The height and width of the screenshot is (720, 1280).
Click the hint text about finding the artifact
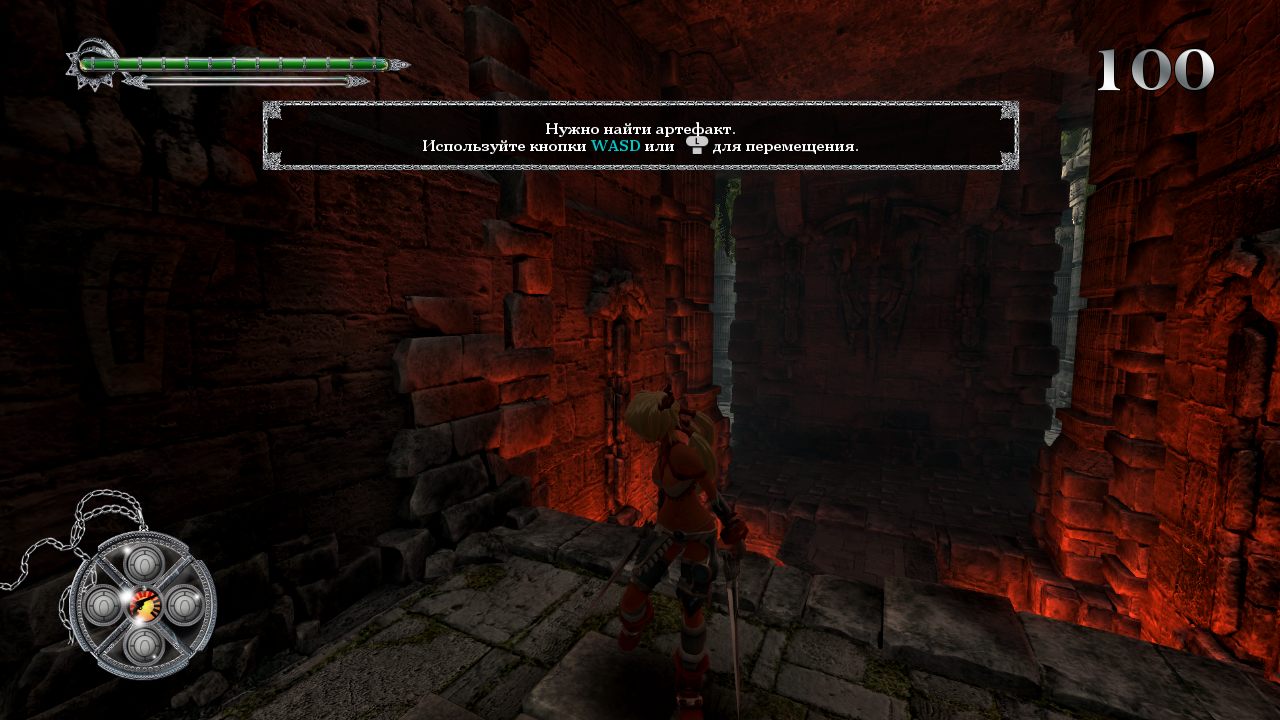tap(640, 128)
